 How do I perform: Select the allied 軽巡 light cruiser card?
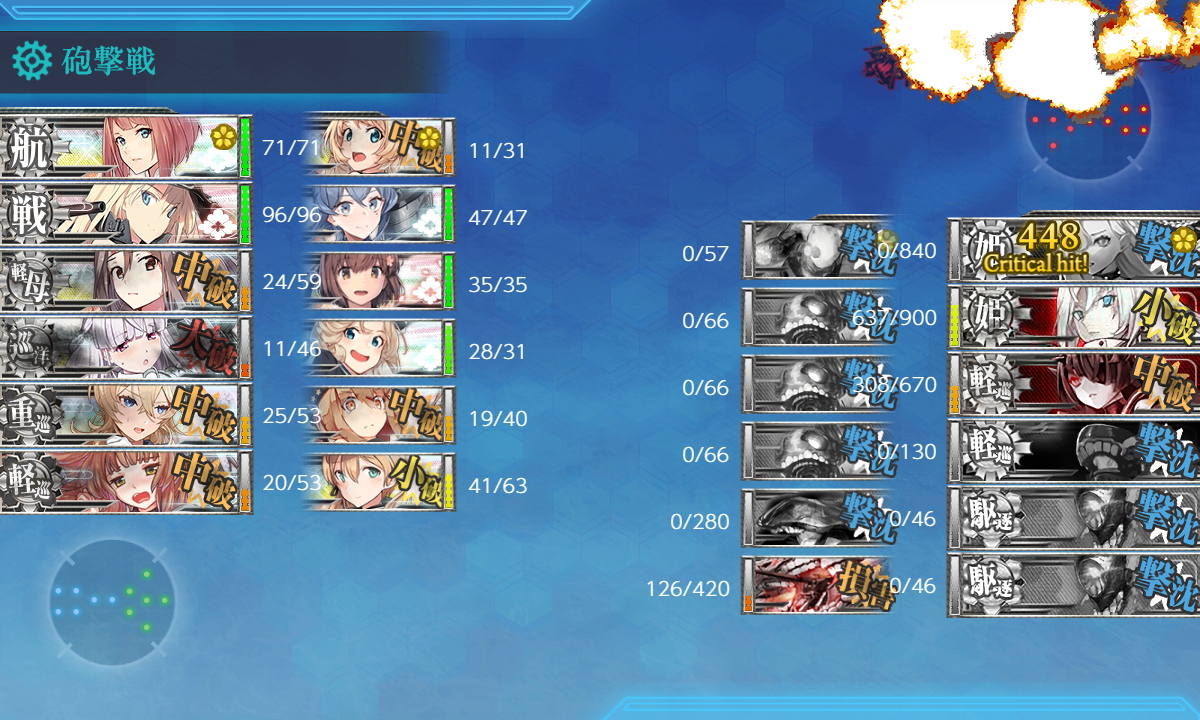point(125,483)
